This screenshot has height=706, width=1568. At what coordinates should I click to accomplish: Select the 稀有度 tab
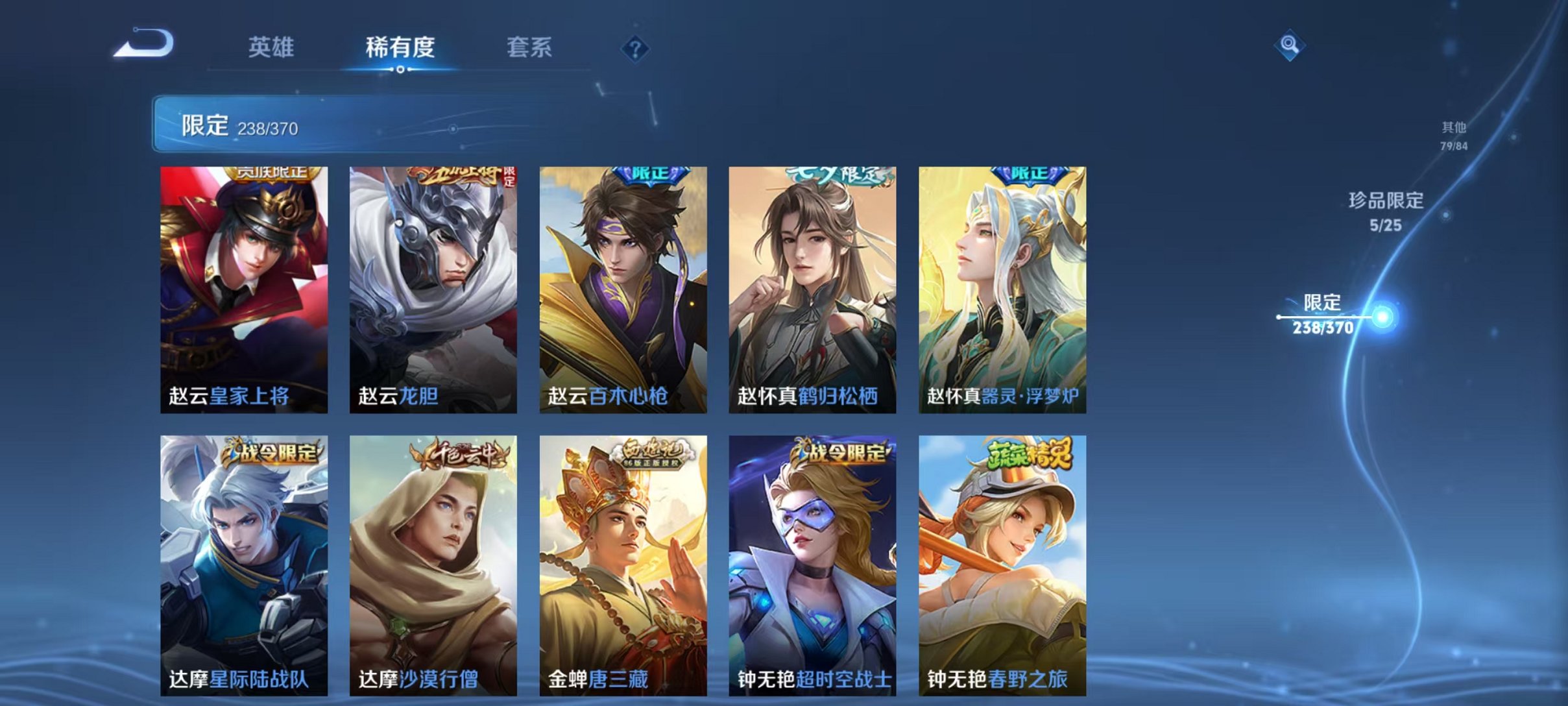click(401, 47)
